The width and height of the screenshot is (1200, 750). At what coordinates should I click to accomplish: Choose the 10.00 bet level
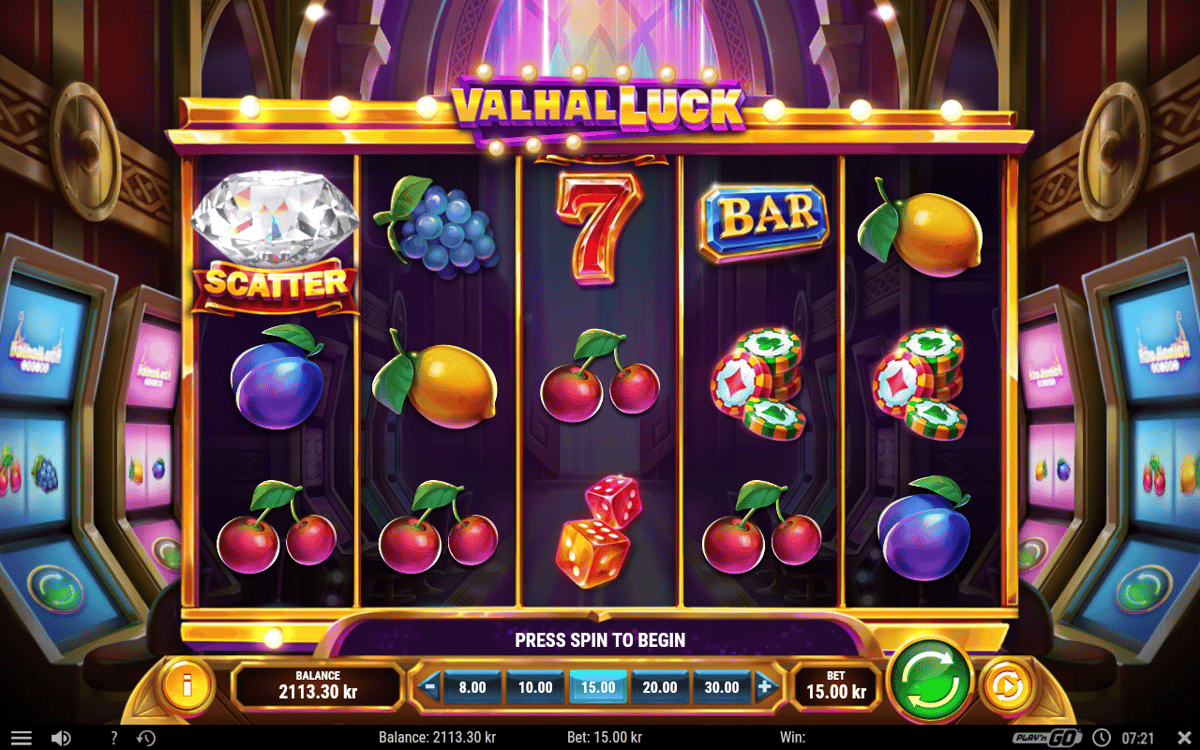click(535, 687)
